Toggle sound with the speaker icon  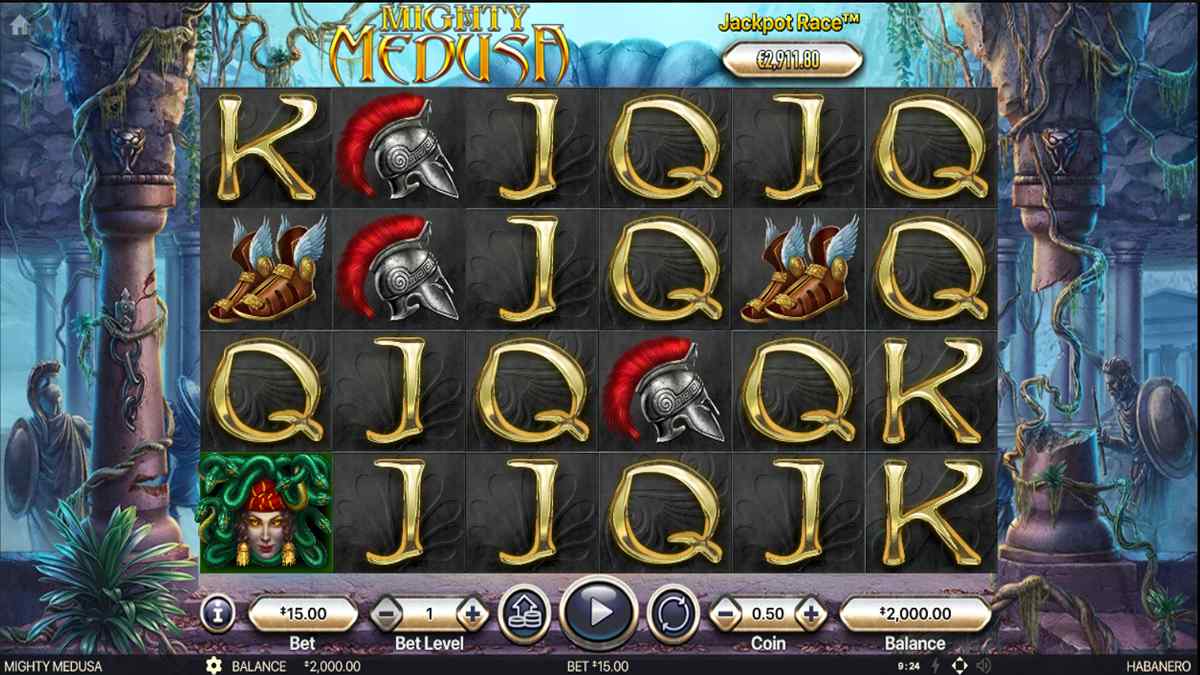coord(984,666)
